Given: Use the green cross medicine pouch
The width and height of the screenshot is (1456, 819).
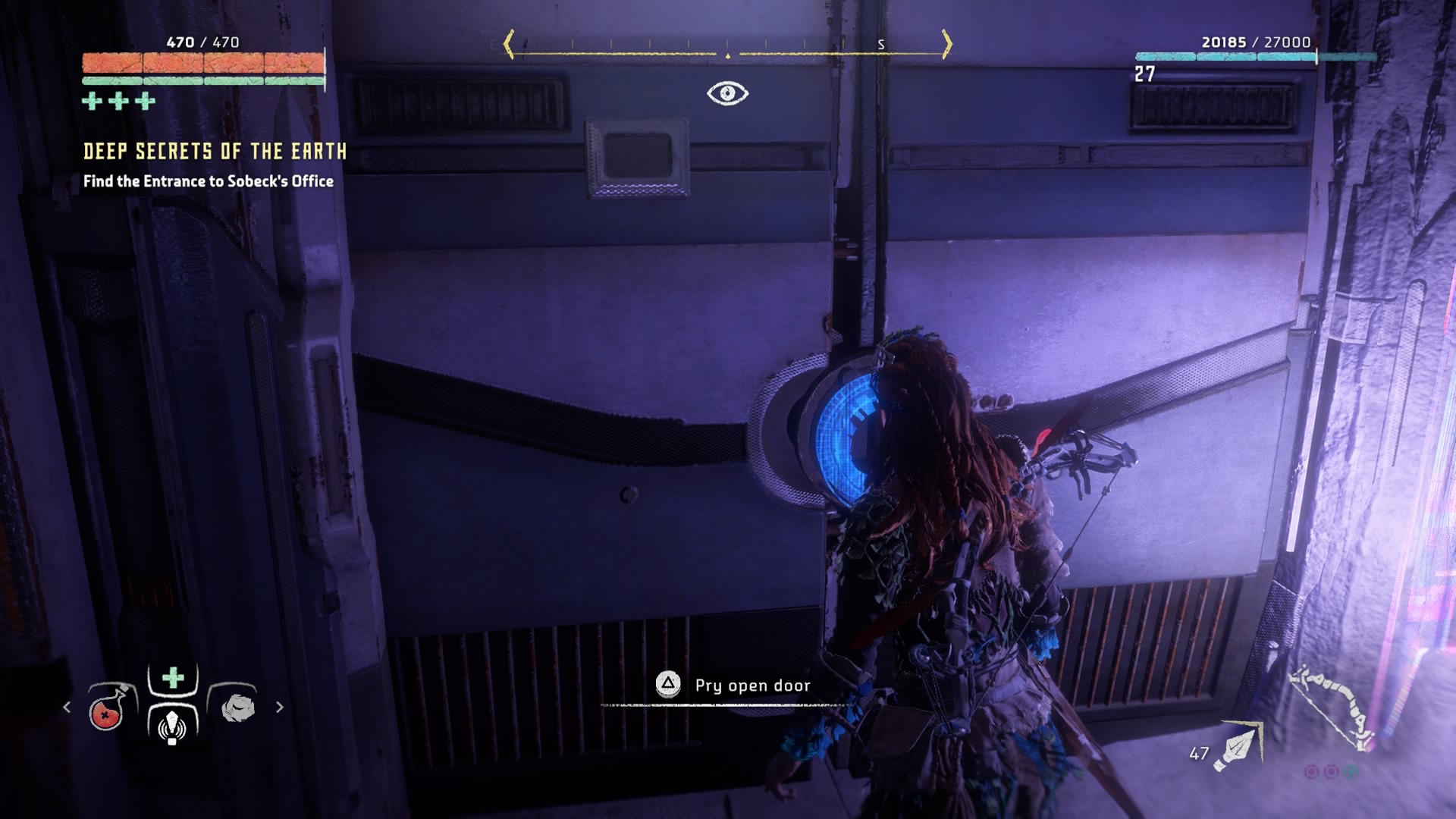Looking at the screenshot, I should point(173,677).
